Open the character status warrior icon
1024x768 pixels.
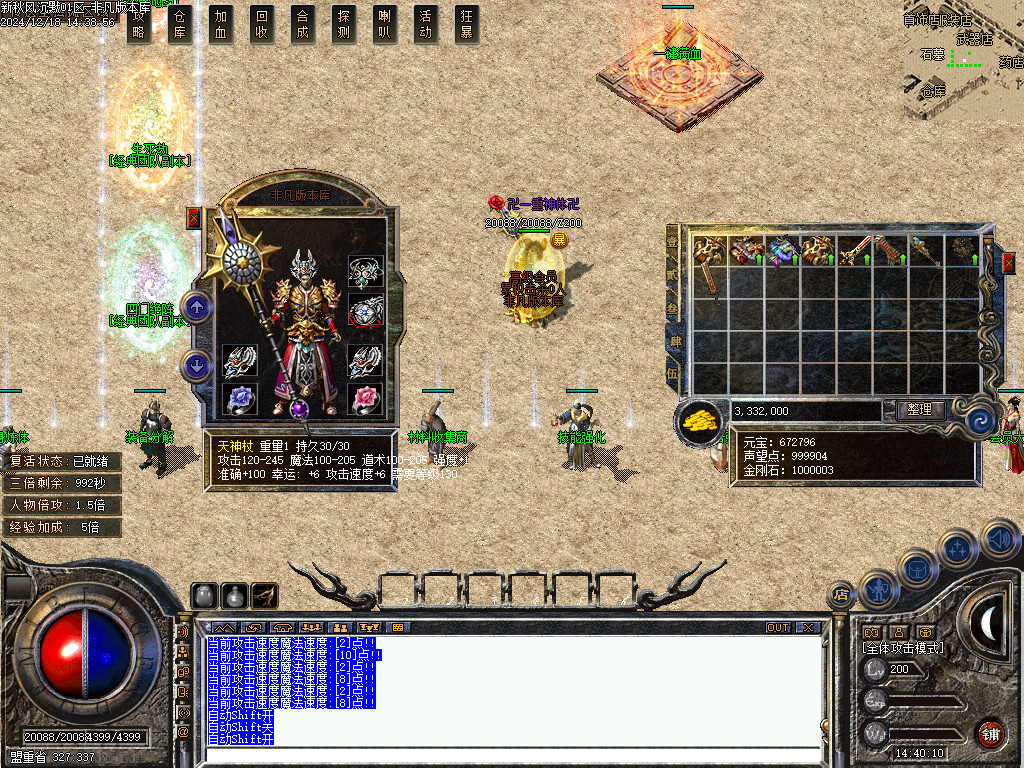point(877,588)
